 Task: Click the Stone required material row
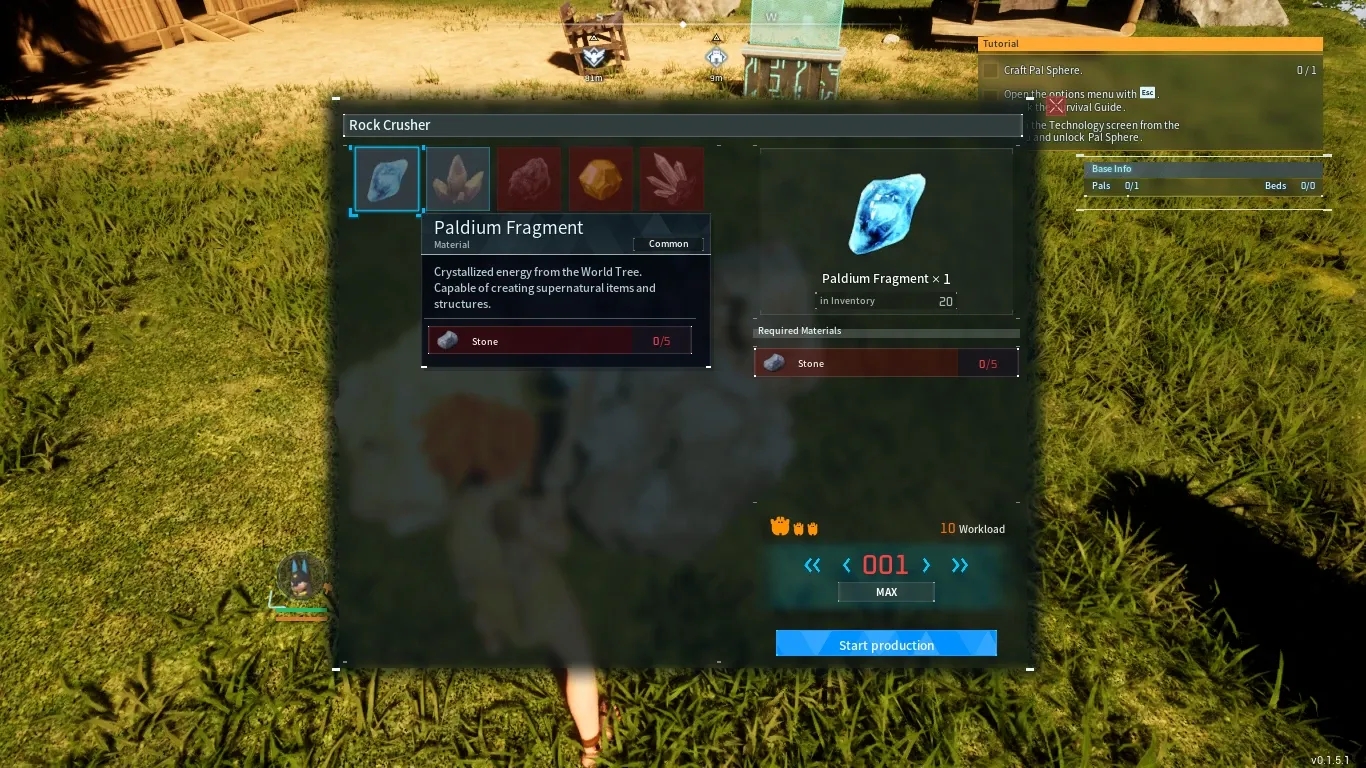[886, 363]
